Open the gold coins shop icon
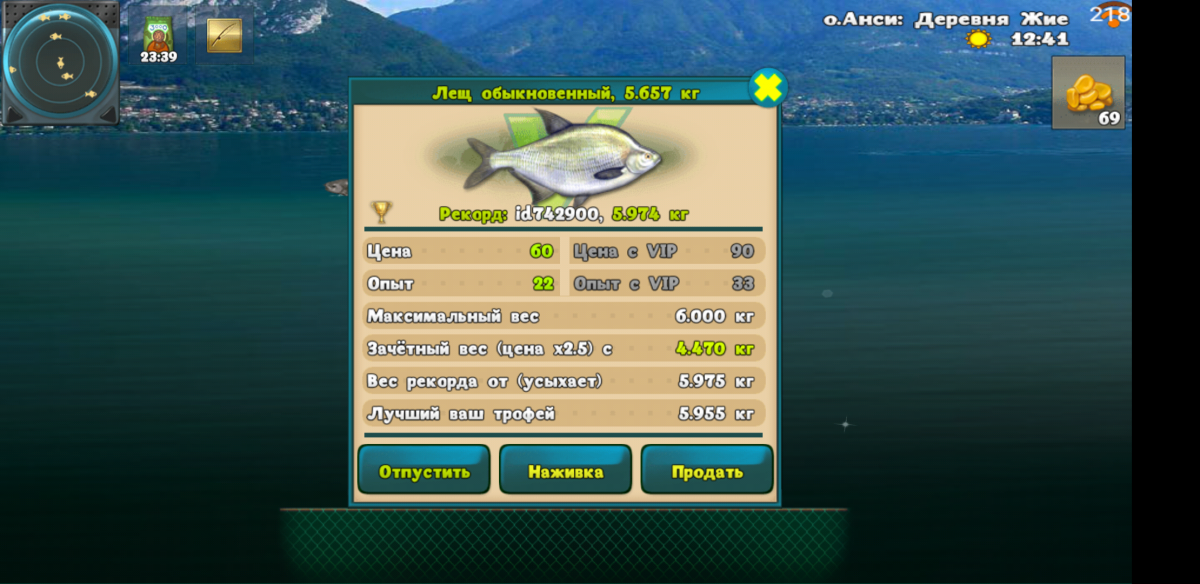1200x584 pixels. tap(1088, 92)
